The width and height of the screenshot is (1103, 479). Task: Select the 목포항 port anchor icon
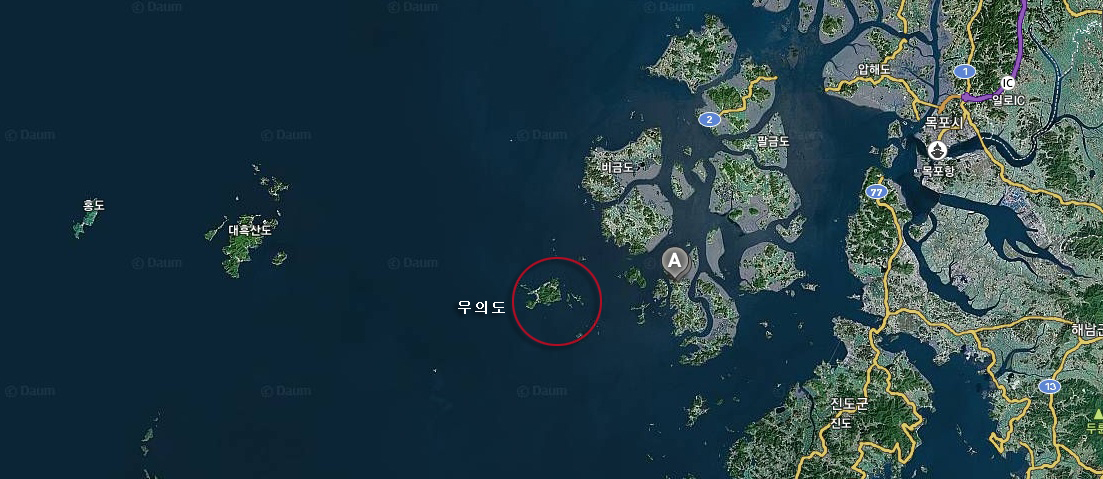coord(937,150)
